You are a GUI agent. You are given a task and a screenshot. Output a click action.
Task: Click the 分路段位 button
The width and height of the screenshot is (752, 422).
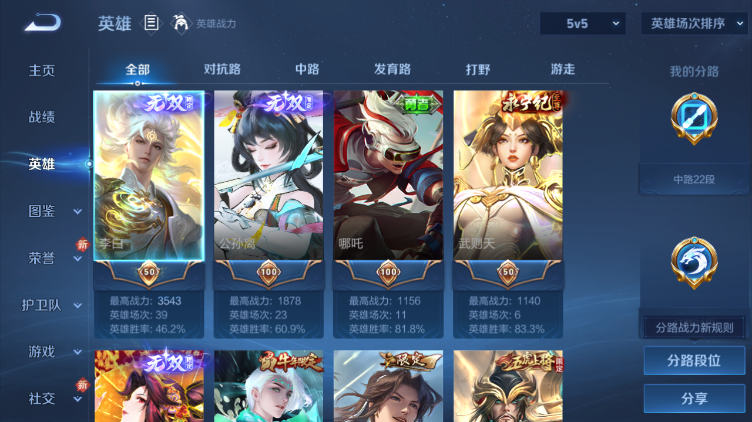(x=694, y=360)
